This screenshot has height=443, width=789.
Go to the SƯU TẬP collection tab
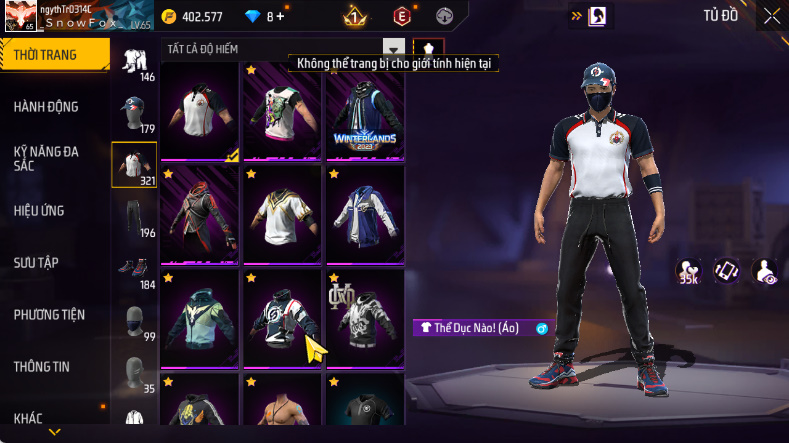tap(37, 262)
